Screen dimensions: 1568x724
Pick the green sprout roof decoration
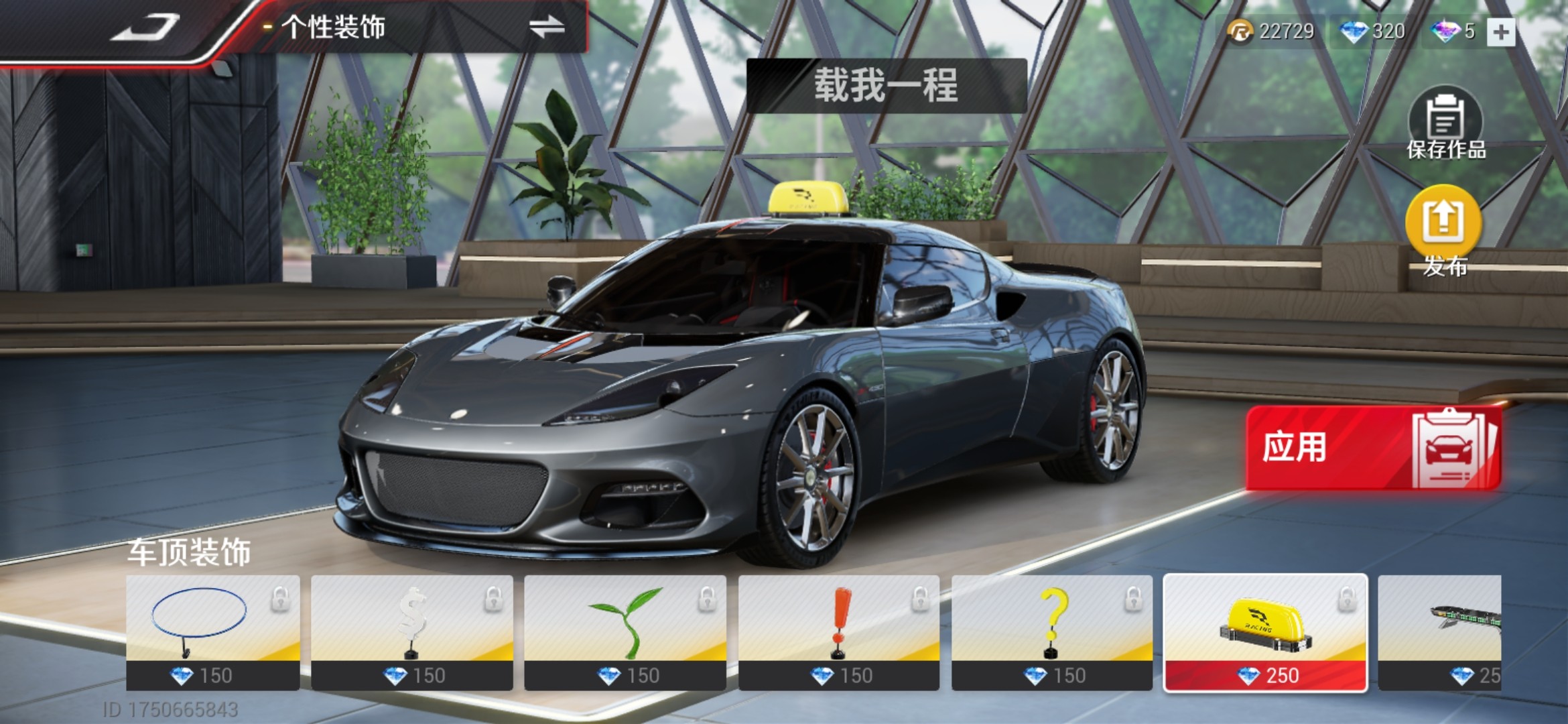625,632
